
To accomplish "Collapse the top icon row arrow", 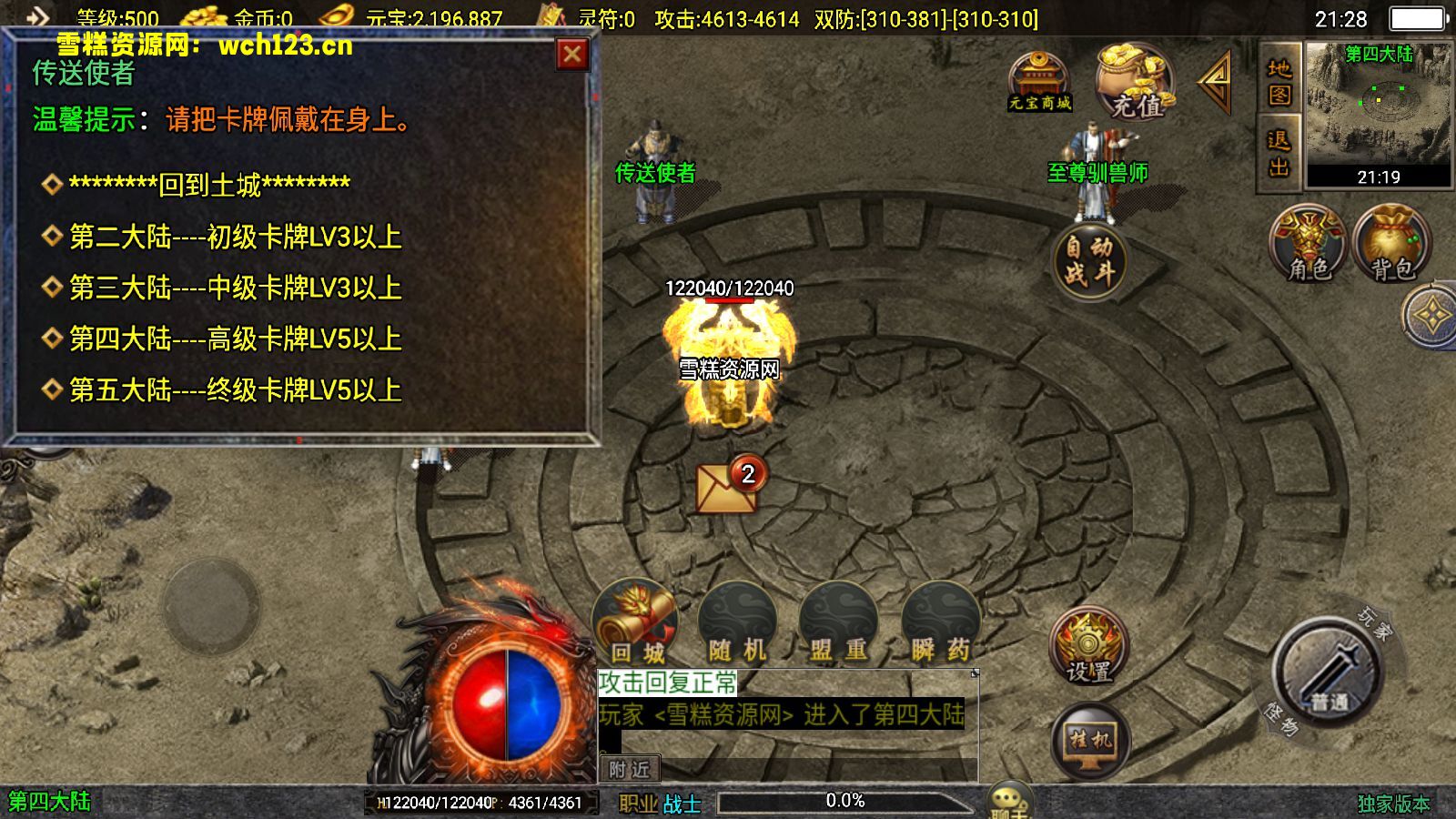I will (x=1216, y=82).
